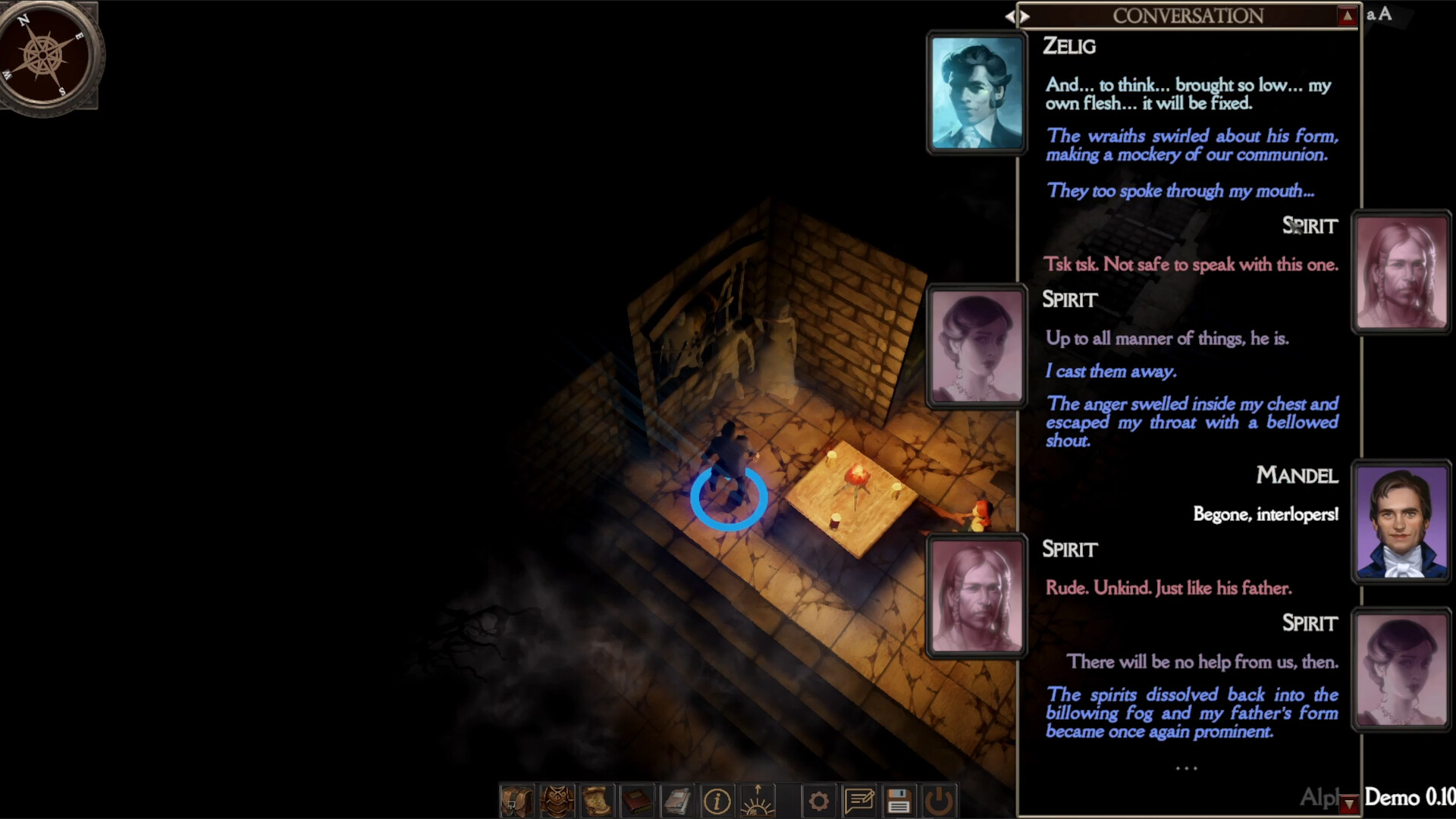Open the message log icon

pos(859,800)
